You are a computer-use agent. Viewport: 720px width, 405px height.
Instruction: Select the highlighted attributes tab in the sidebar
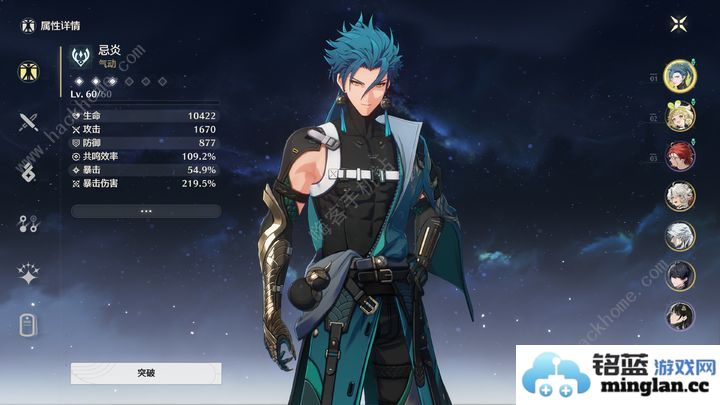pyautogui.click(x=28, y=72)
